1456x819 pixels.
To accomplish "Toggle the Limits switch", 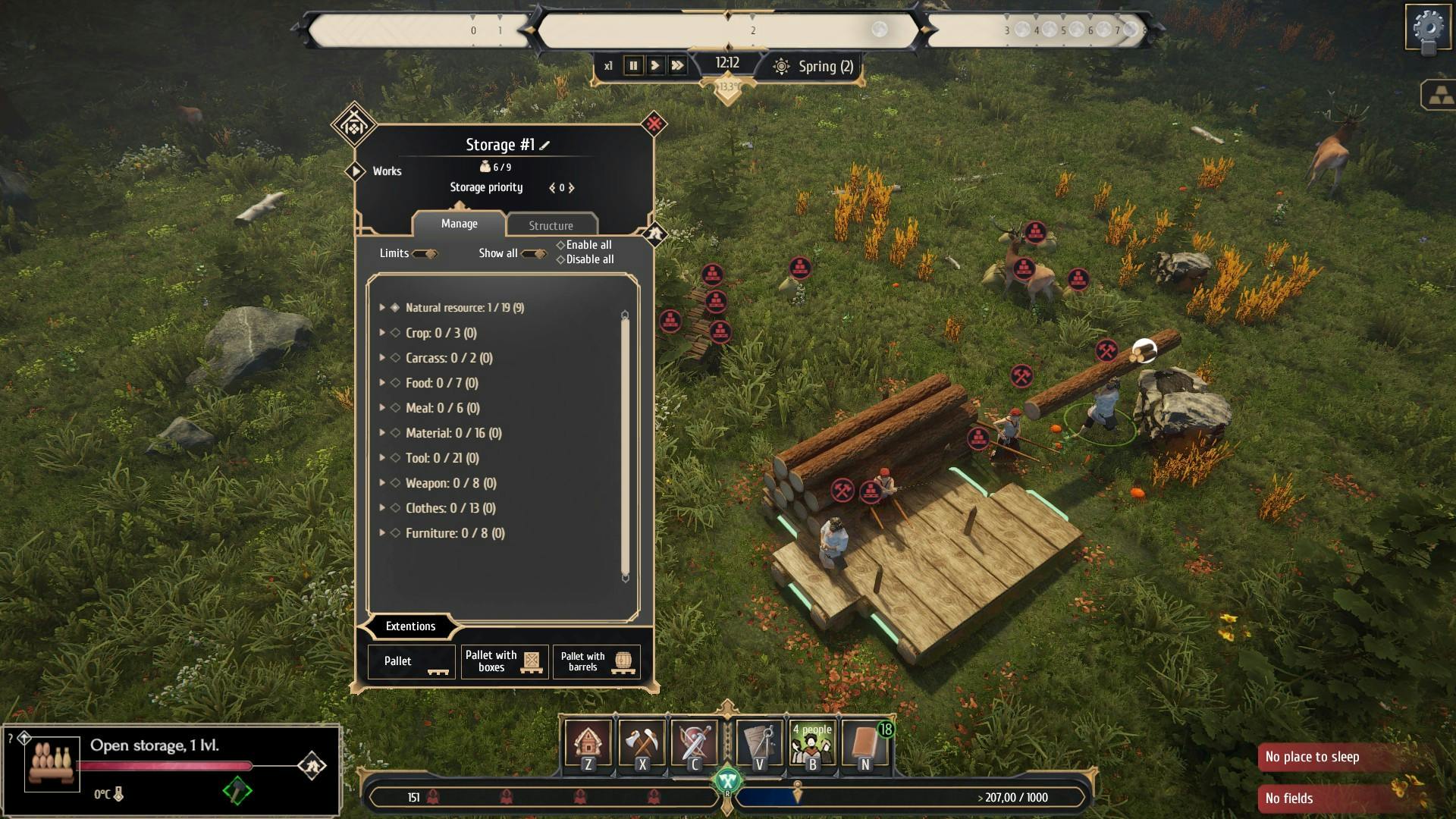I will coord(425,253).
